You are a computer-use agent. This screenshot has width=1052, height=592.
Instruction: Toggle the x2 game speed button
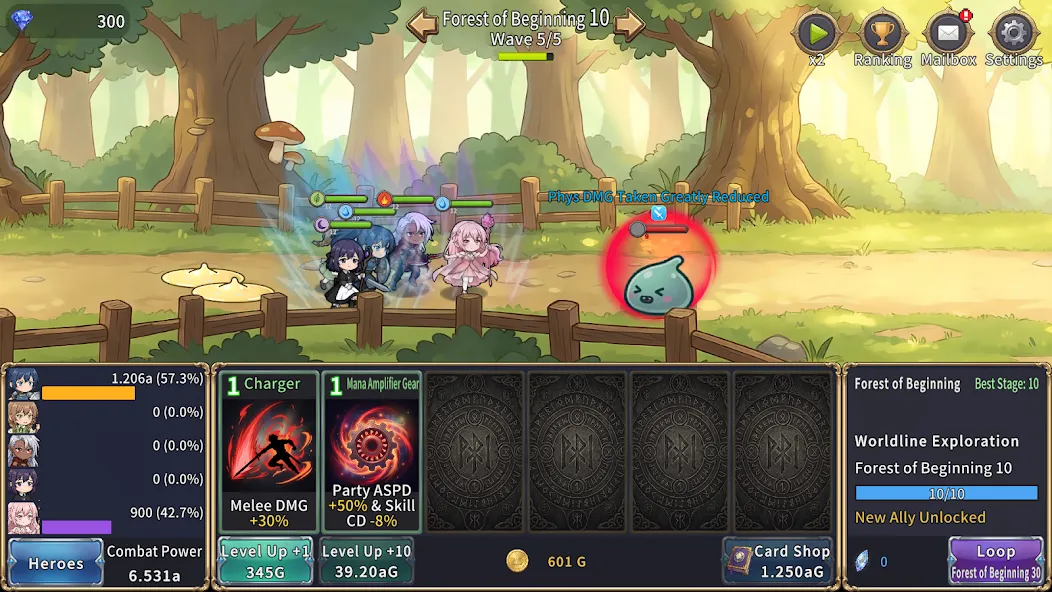817,35
